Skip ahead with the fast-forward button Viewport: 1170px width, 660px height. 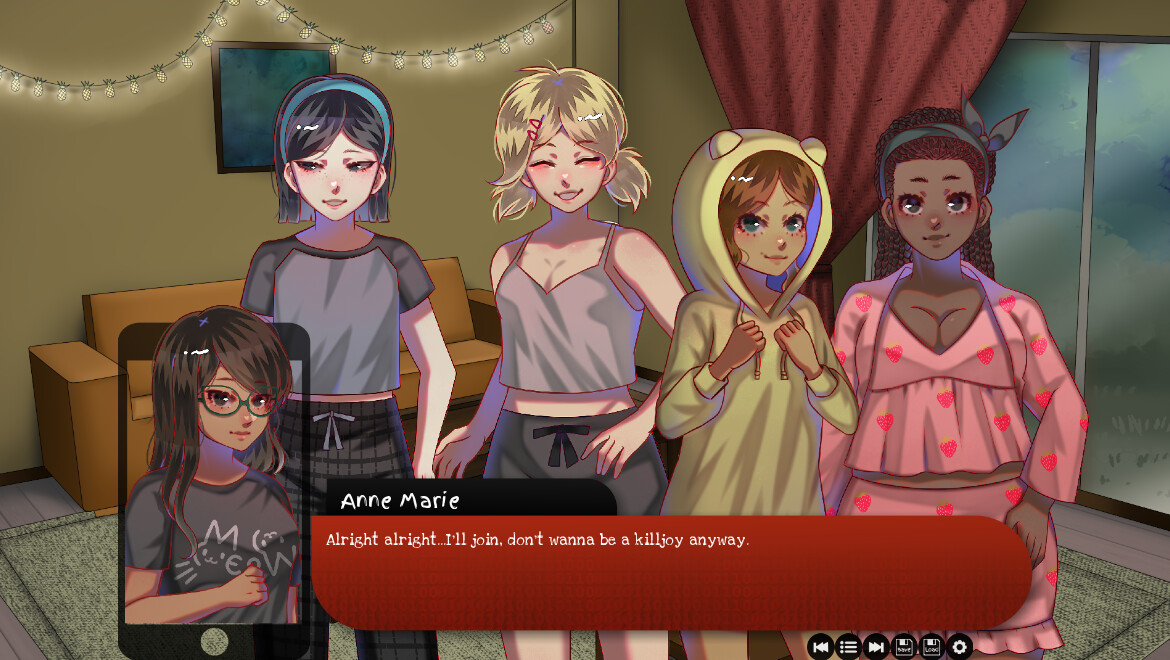pos(876,647)
